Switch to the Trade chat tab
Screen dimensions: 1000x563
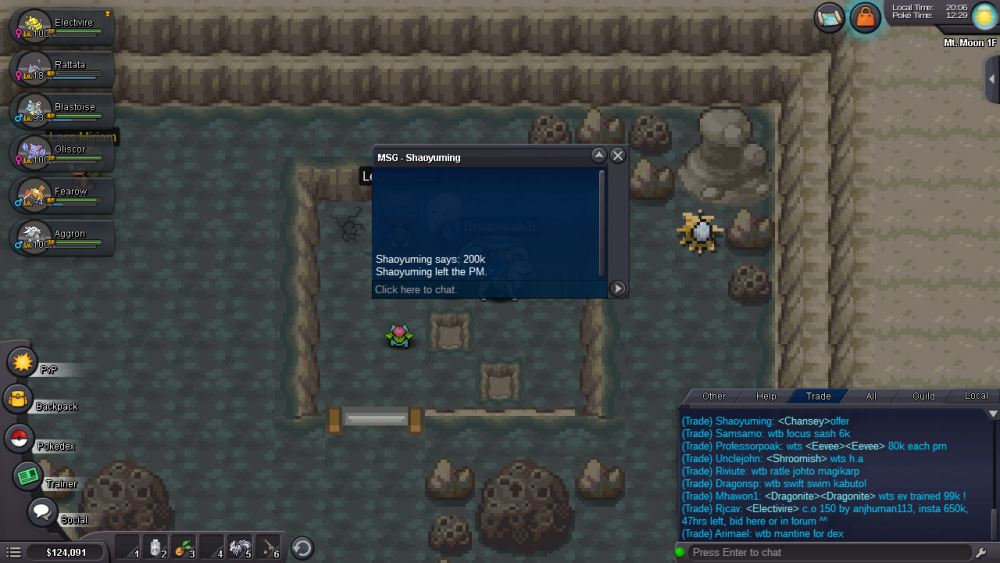coord(818,396)
